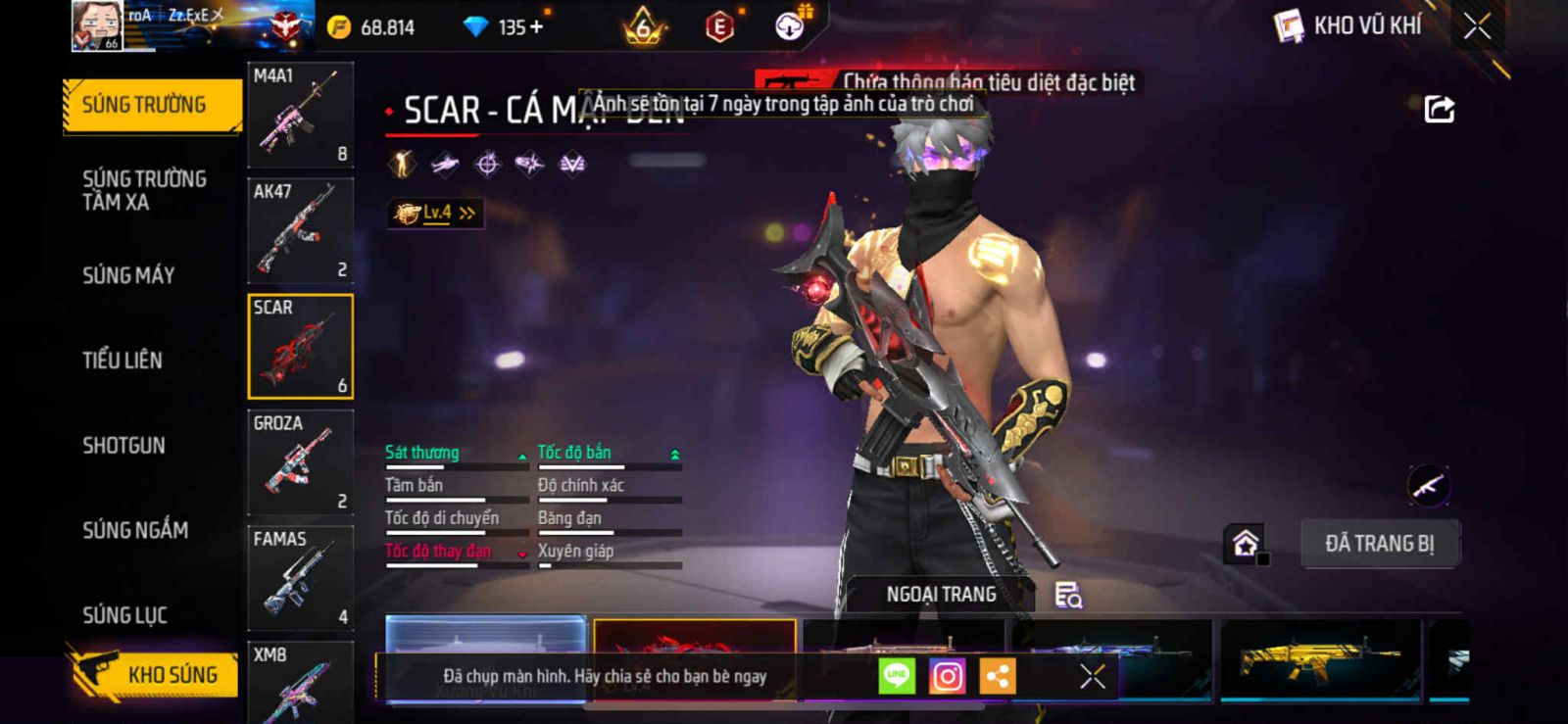Choose the AK47 weapon tile

pos(300,230)
